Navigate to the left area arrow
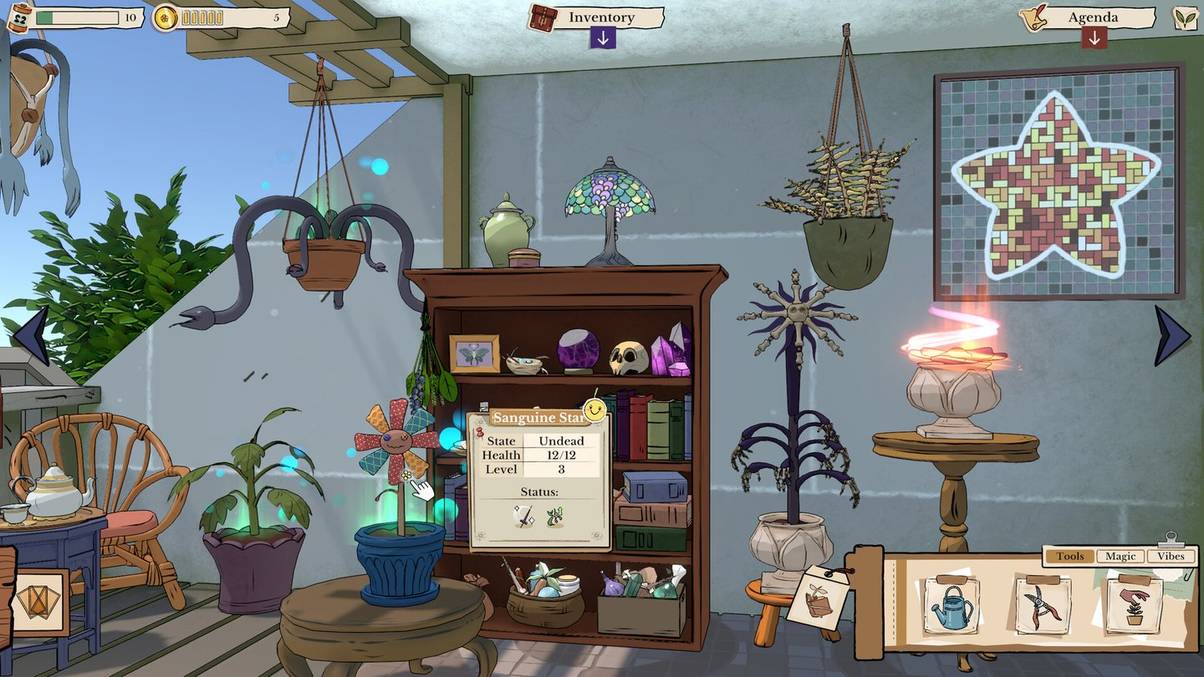1204x677 pixels. [30, 336]
